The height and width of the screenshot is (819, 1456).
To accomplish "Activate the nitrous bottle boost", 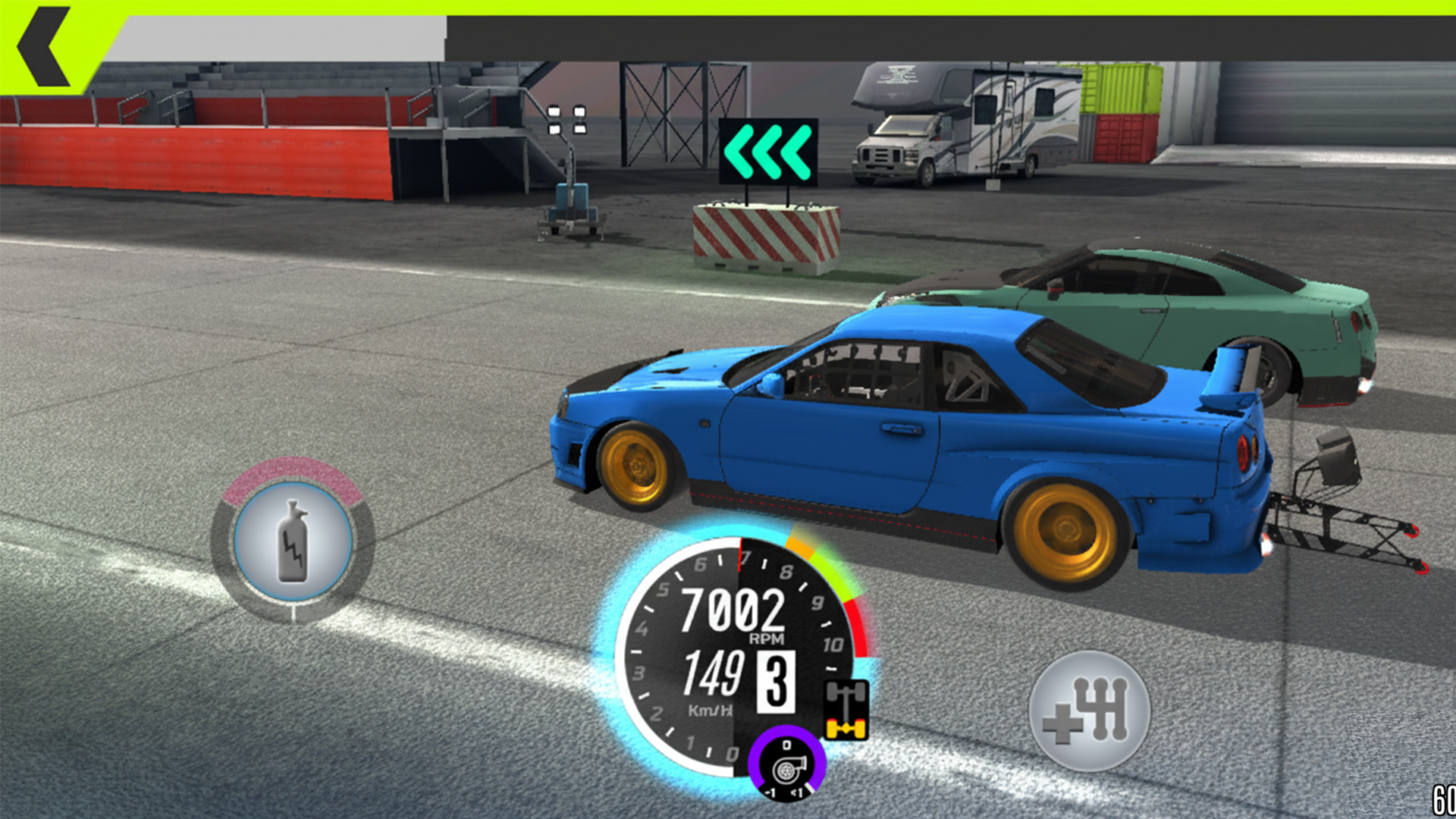I will (x=293, y=541).
